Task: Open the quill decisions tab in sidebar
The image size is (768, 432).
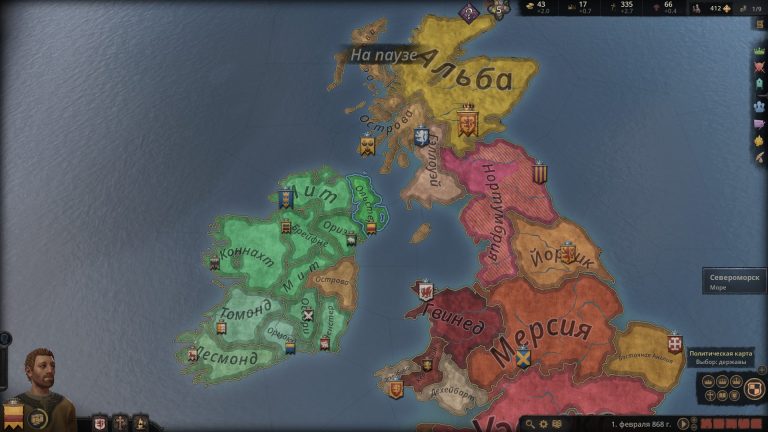Action: [759, 157]
